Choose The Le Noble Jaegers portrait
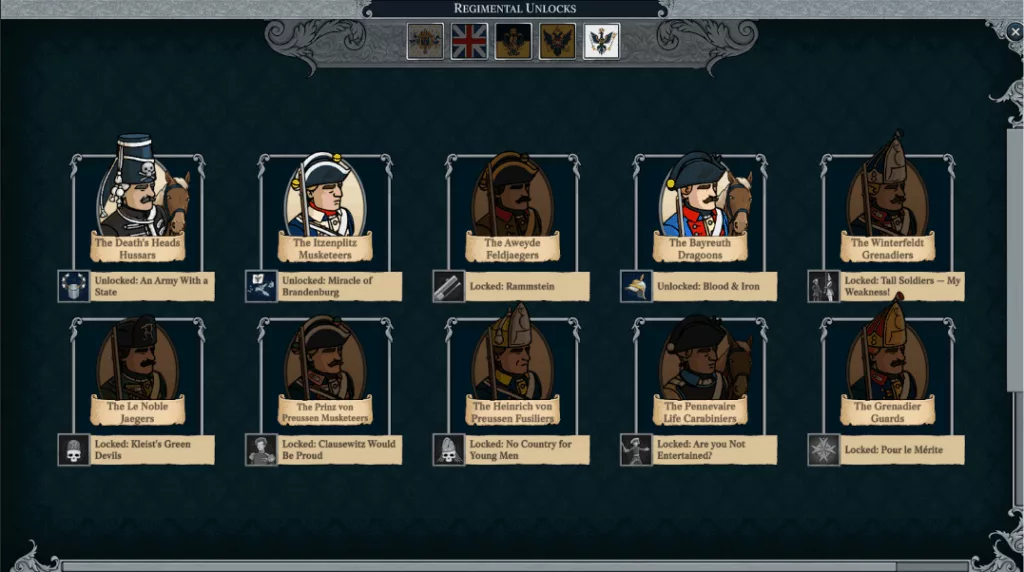 pos(137,367)
